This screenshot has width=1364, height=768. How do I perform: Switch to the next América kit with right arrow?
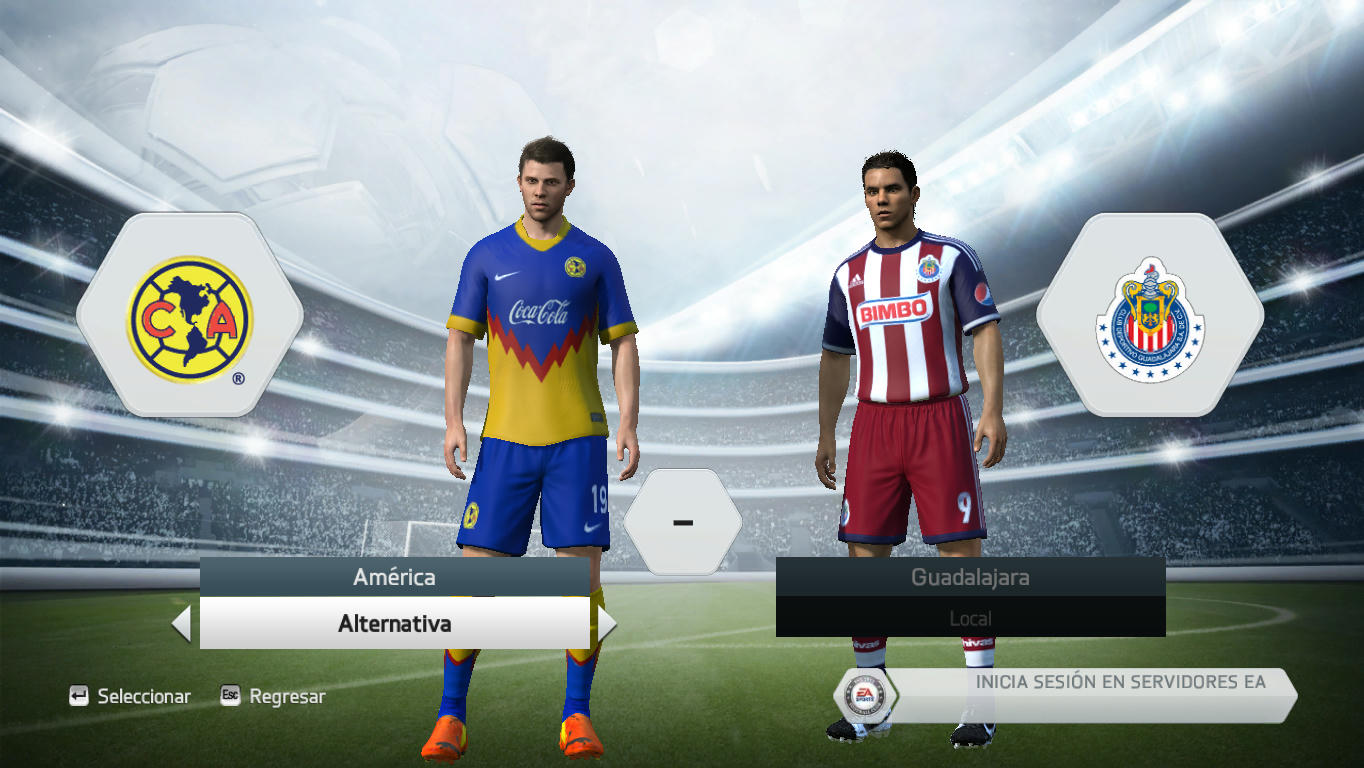tap(606, 624)
